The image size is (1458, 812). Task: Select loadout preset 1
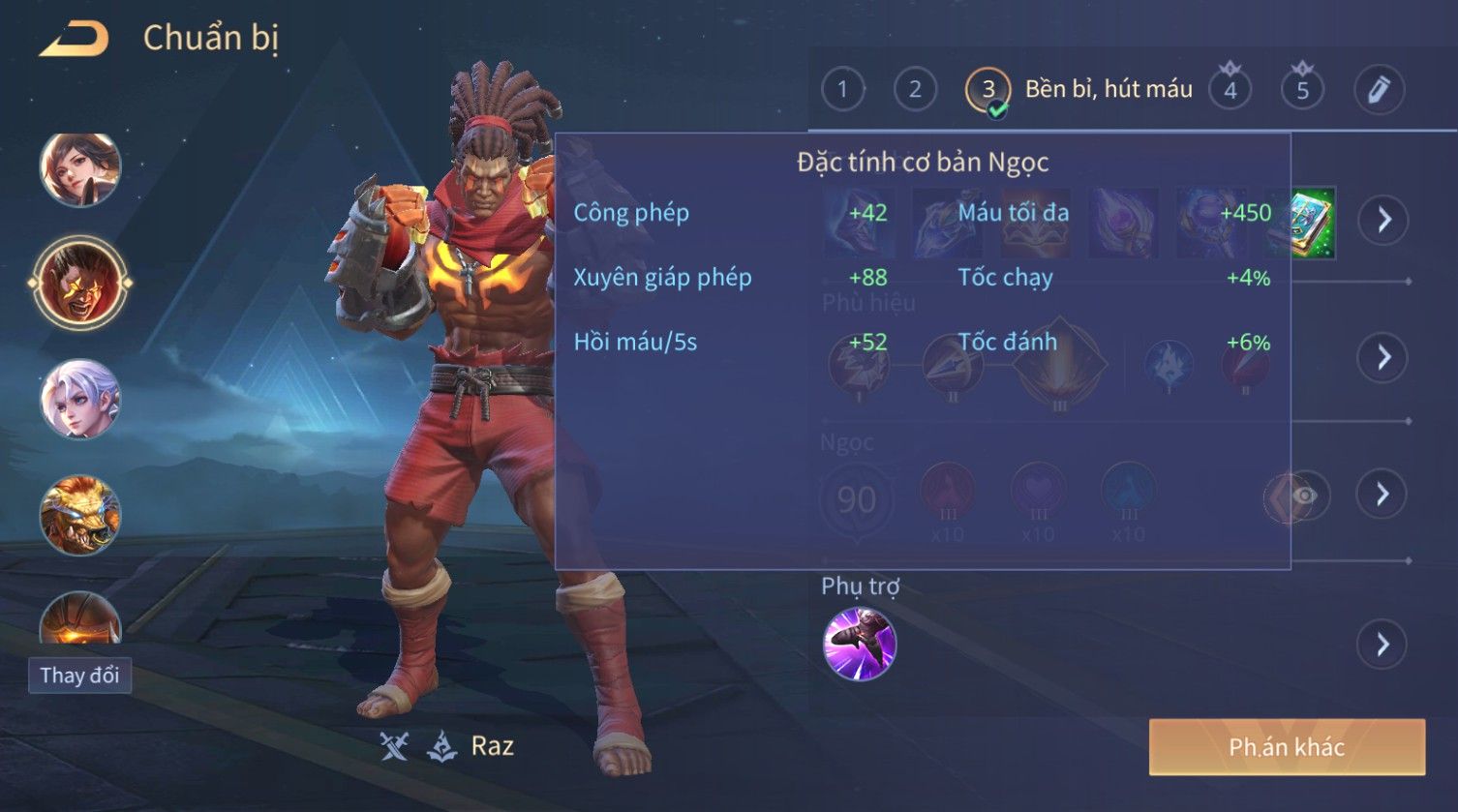click(842, 90)
